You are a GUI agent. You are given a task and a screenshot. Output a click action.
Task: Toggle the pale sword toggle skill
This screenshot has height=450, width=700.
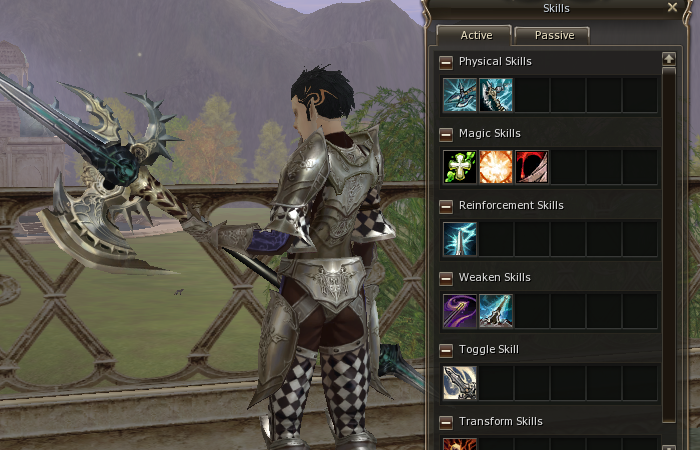[x=460, y=383]
